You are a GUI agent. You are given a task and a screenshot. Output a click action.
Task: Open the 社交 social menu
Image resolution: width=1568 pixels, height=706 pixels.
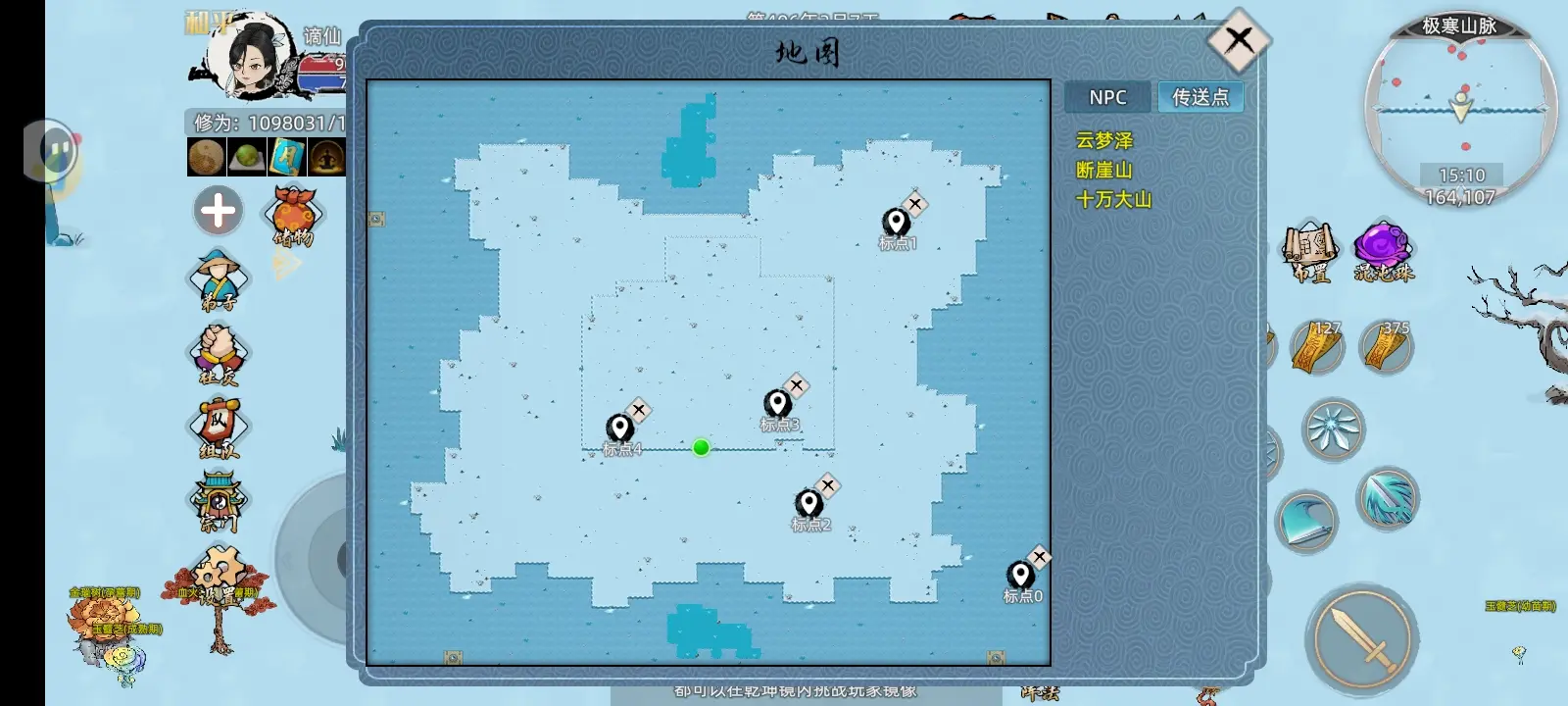(218, 353)
